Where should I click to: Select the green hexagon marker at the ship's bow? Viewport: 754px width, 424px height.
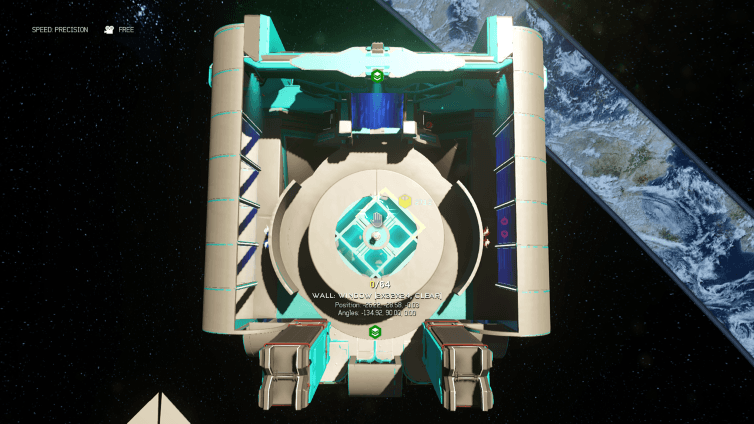376,75
